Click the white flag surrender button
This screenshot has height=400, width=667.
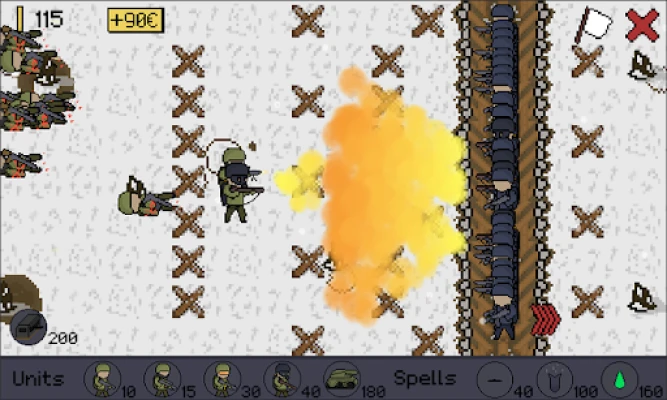[598, 23]
